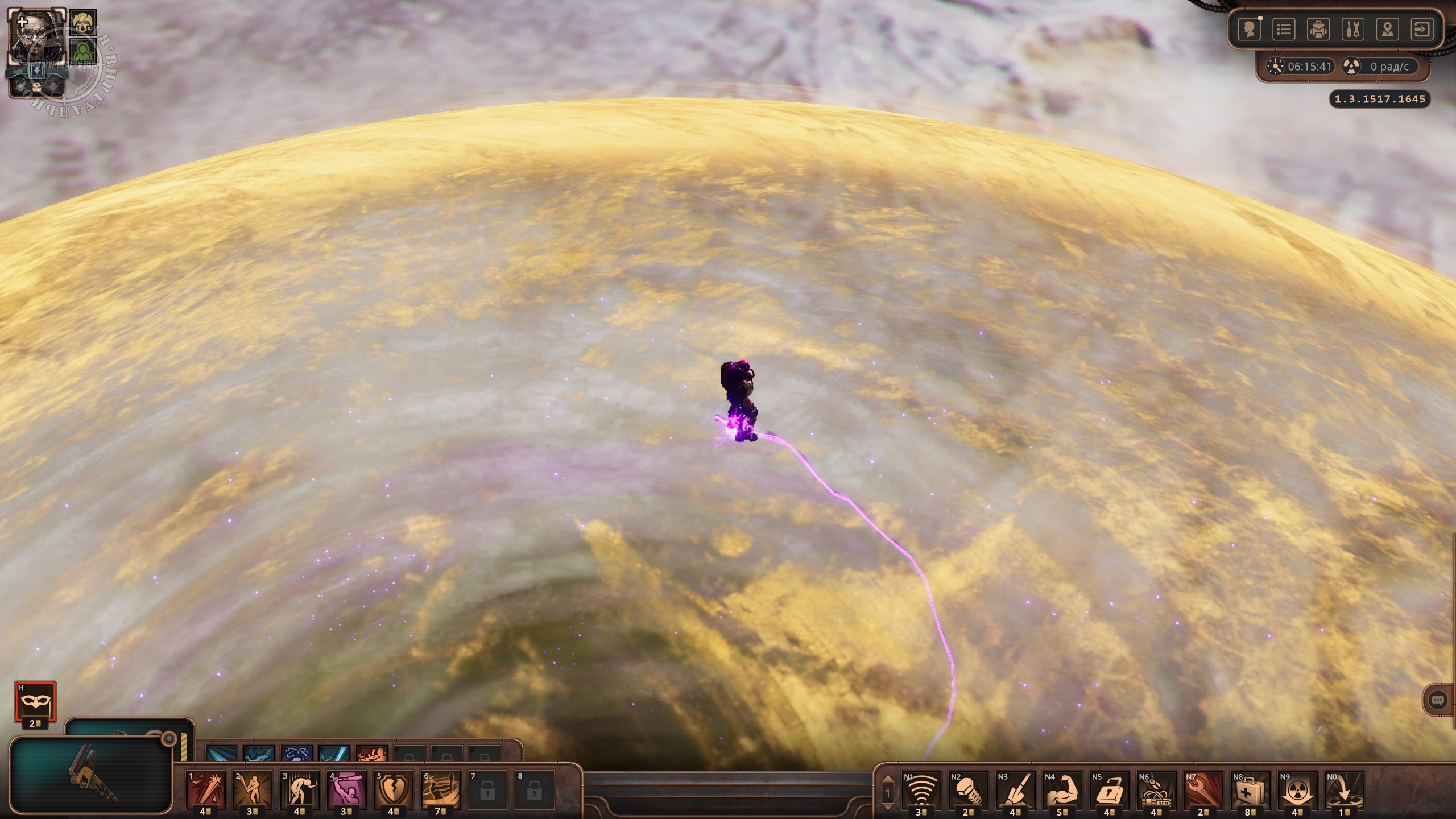Open the chat bubble panel
The height and width of the screenshot is (819, 1456).
1437,700
